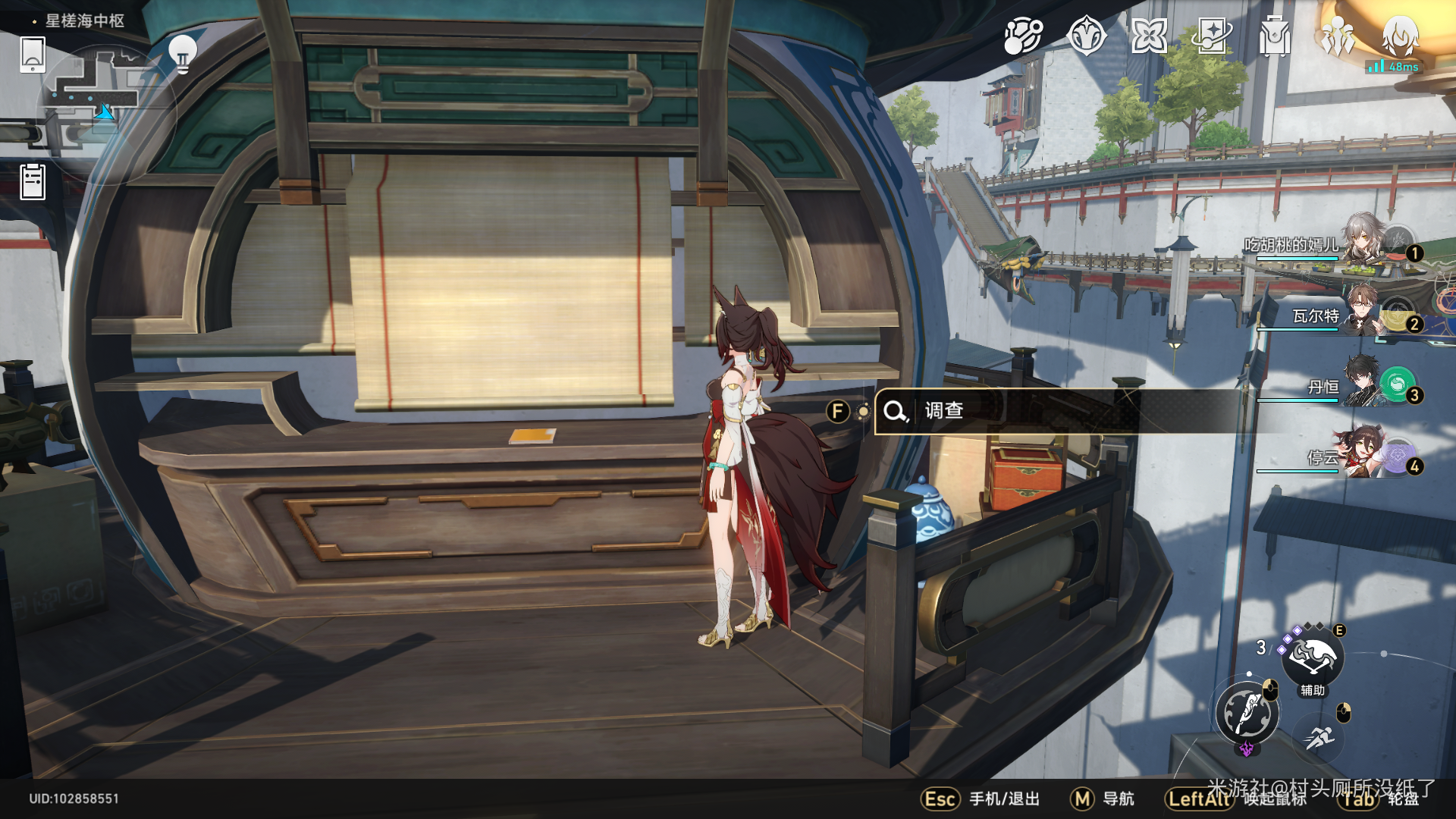Open the mission clipboard icon
This screenshot has height=819, width=1456.
click(x=33, y=182)
